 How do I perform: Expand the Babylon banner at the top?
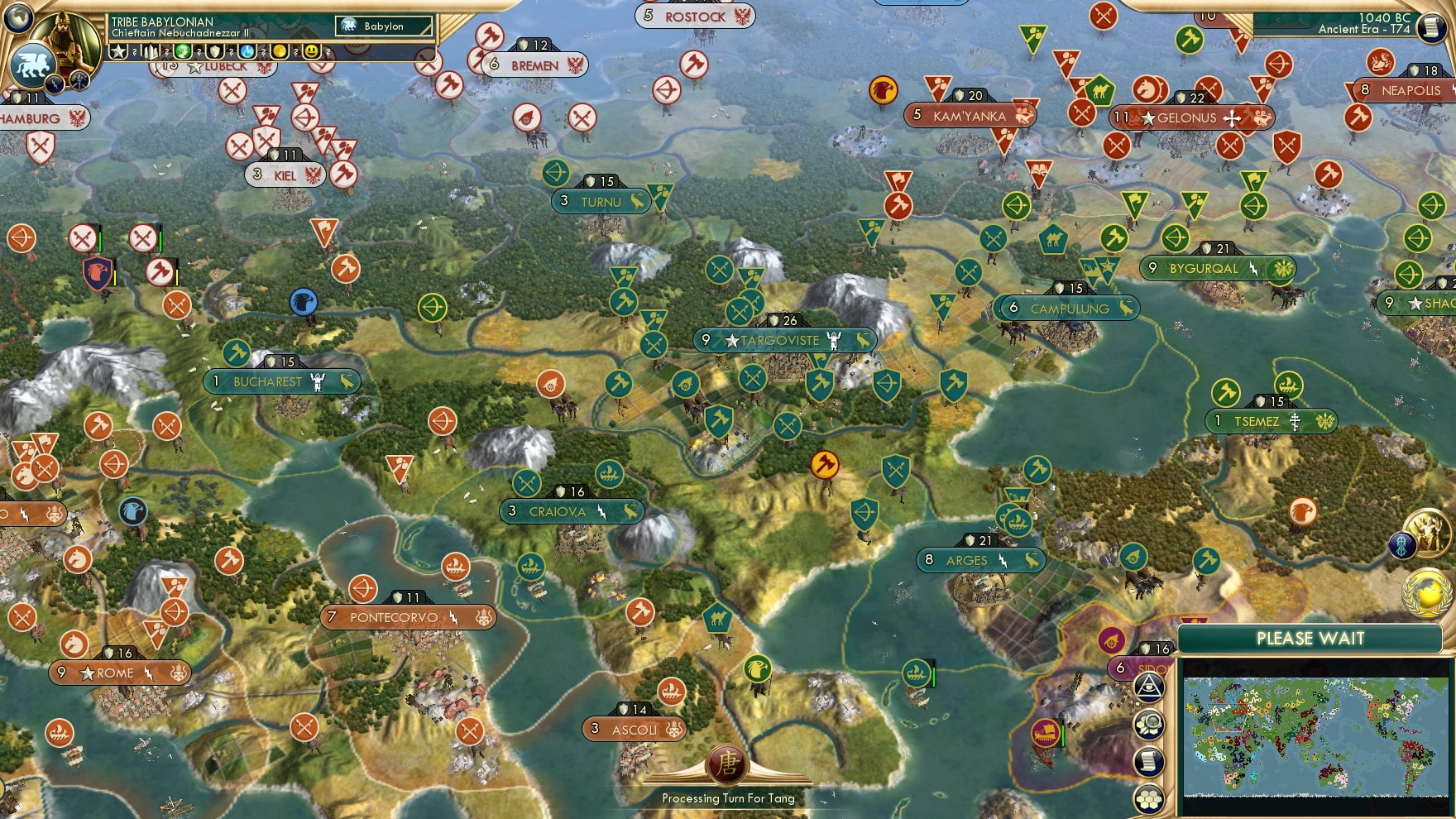pyautogui.click(x=381, y=26)
